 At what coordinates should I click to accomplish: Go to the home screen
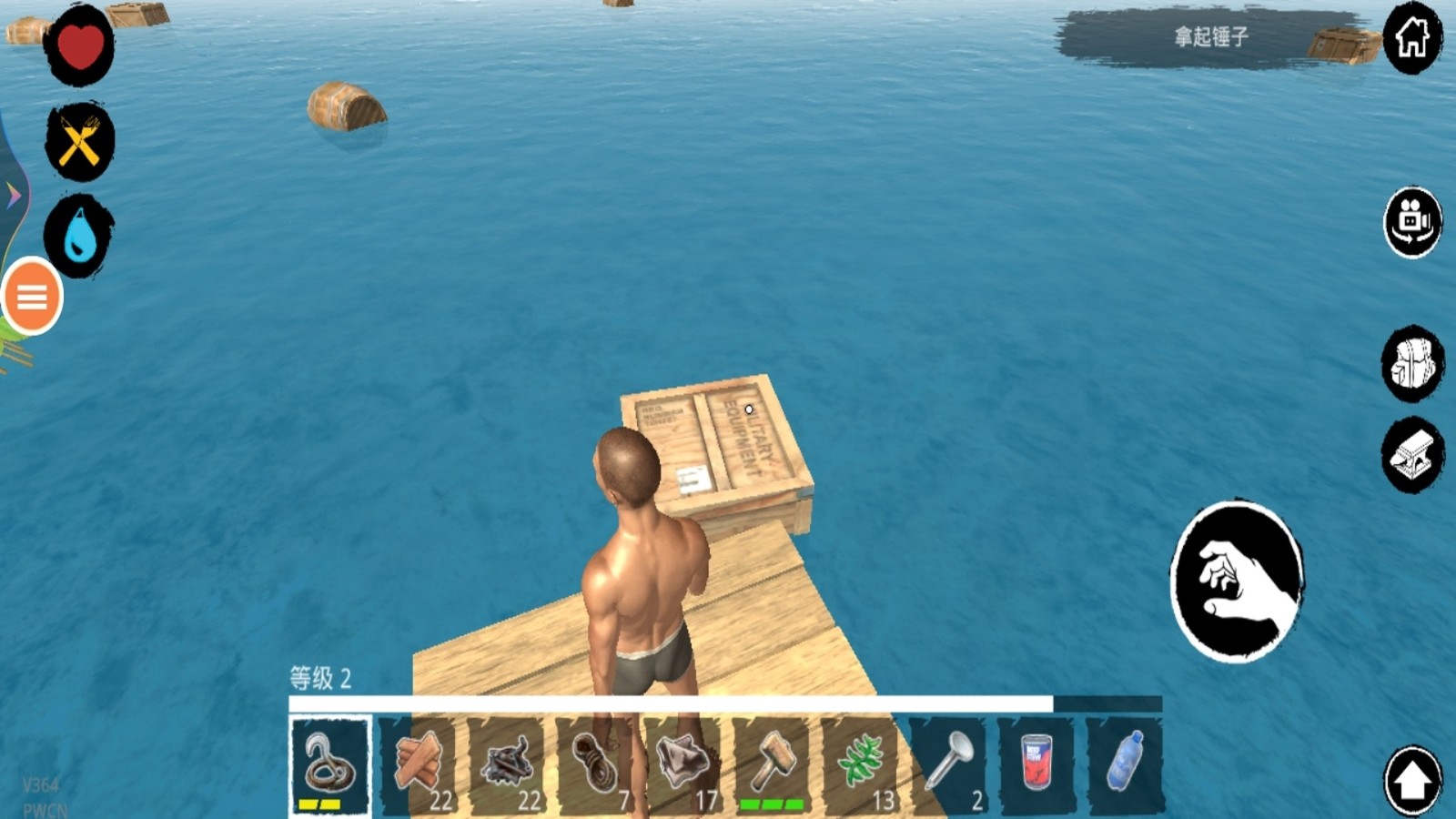coord(1412,38)
